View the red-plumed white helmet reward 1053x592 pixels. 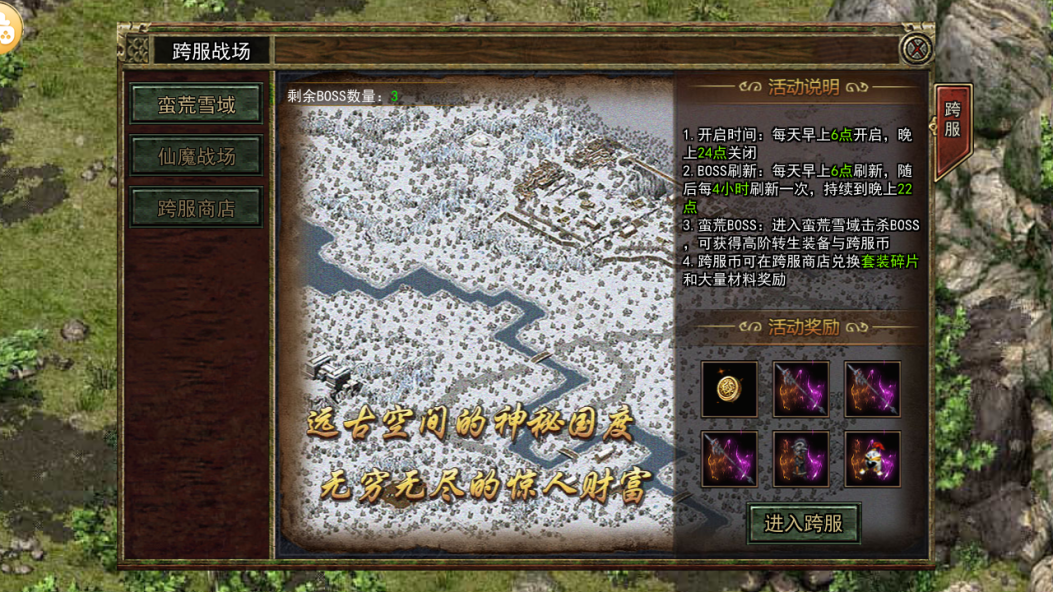[872, 459]
